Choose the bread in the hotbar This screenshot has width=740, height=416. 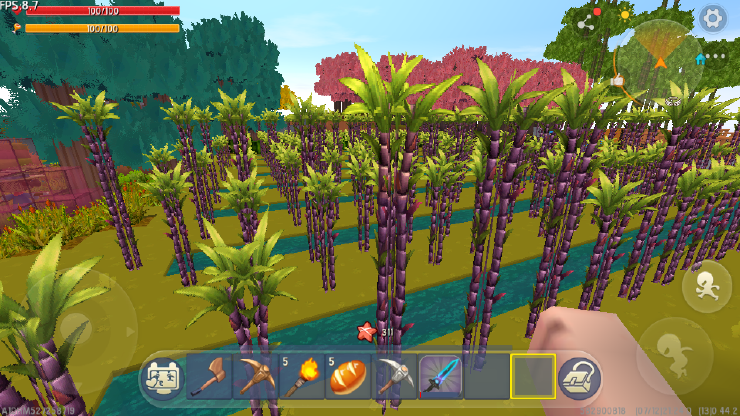click(x=347, y=377)
